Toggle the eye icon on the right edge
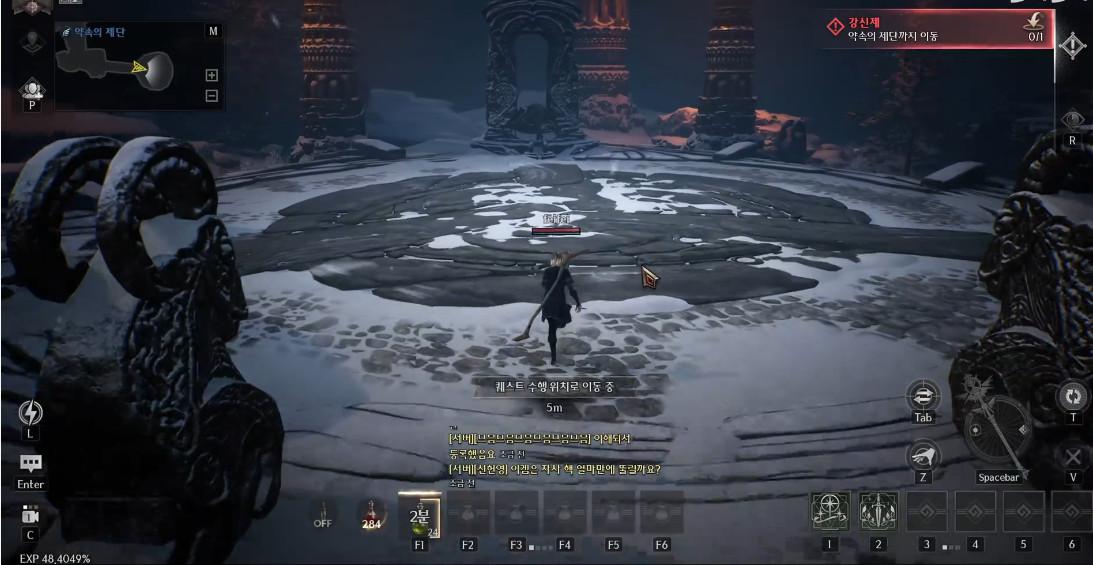The height and width of the screenshot is (565, 1093). click(1073, 119)
